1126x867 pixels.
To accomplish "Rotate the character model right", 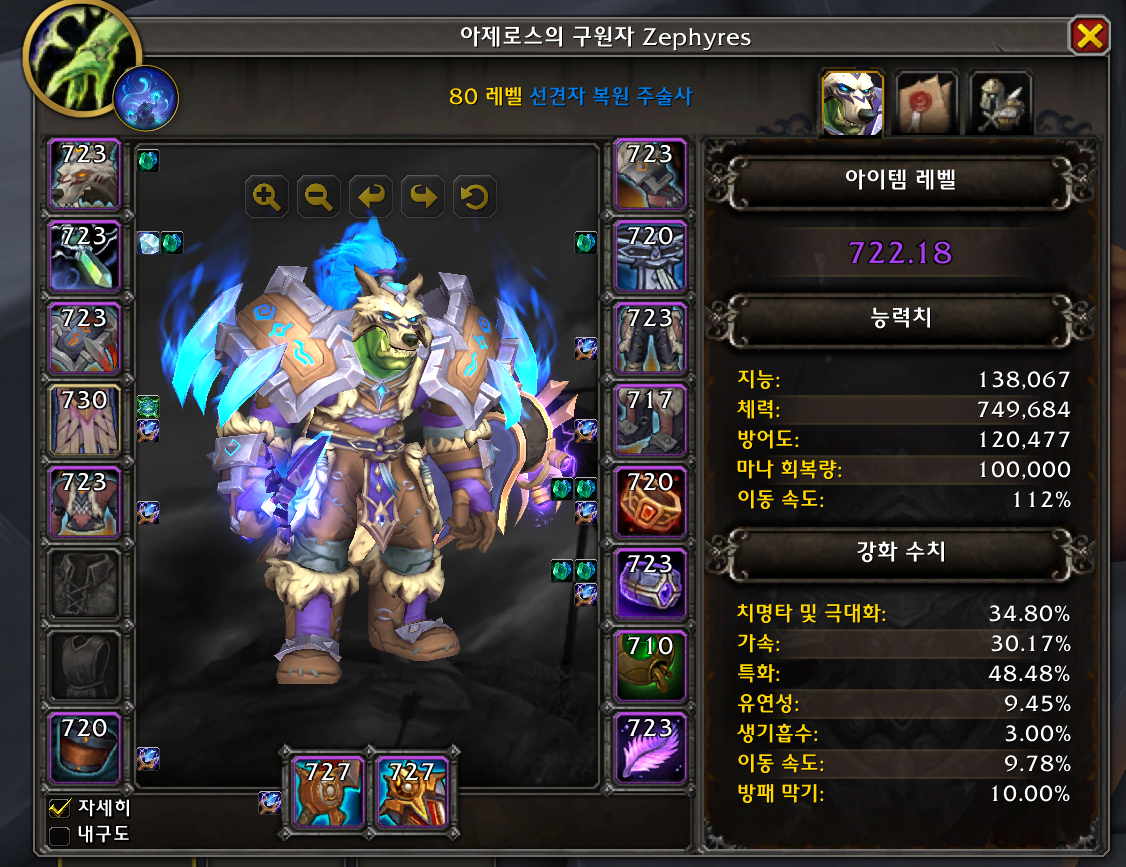I will [423, 197].
